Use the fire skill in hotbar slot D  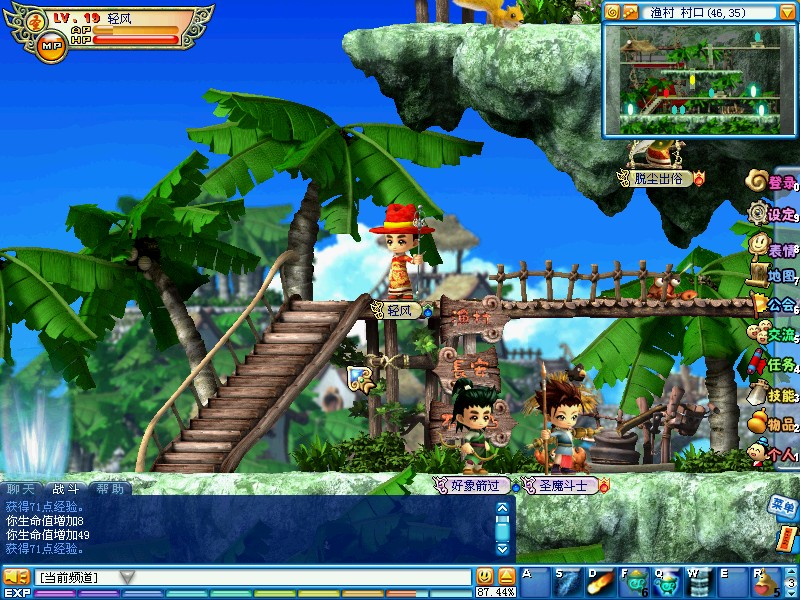(x=602, y=580)
